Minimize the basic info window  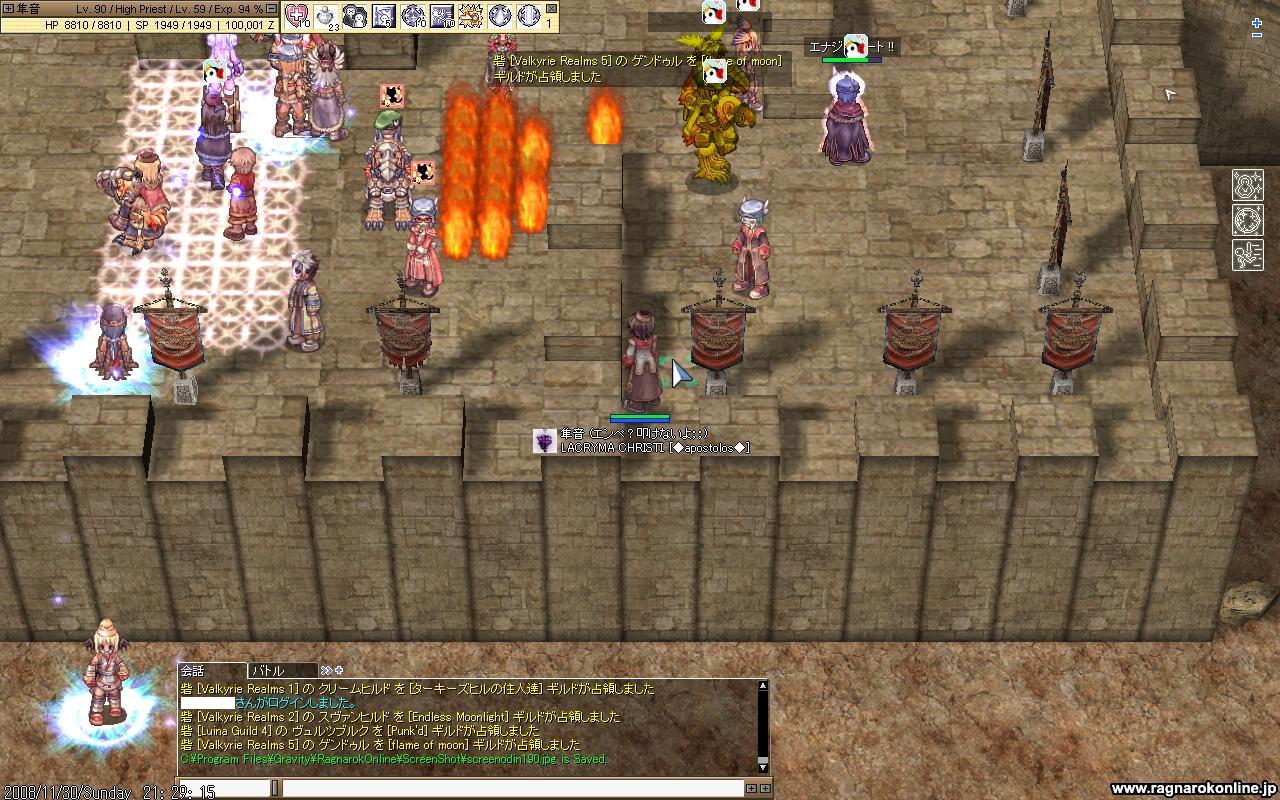[x=271, y=8]
